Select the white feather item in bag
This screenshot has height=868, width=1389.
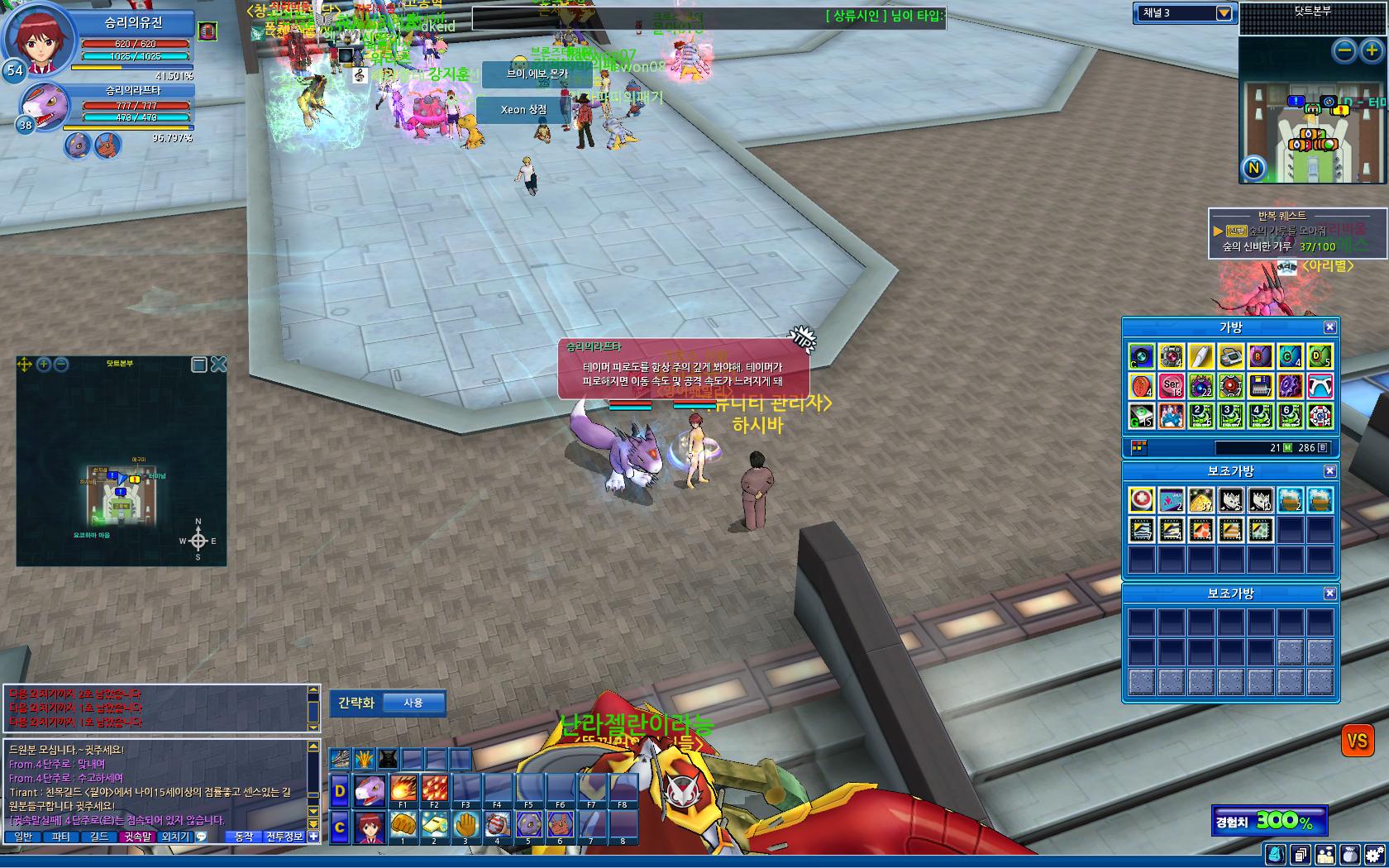click(x=1200, y=357)
